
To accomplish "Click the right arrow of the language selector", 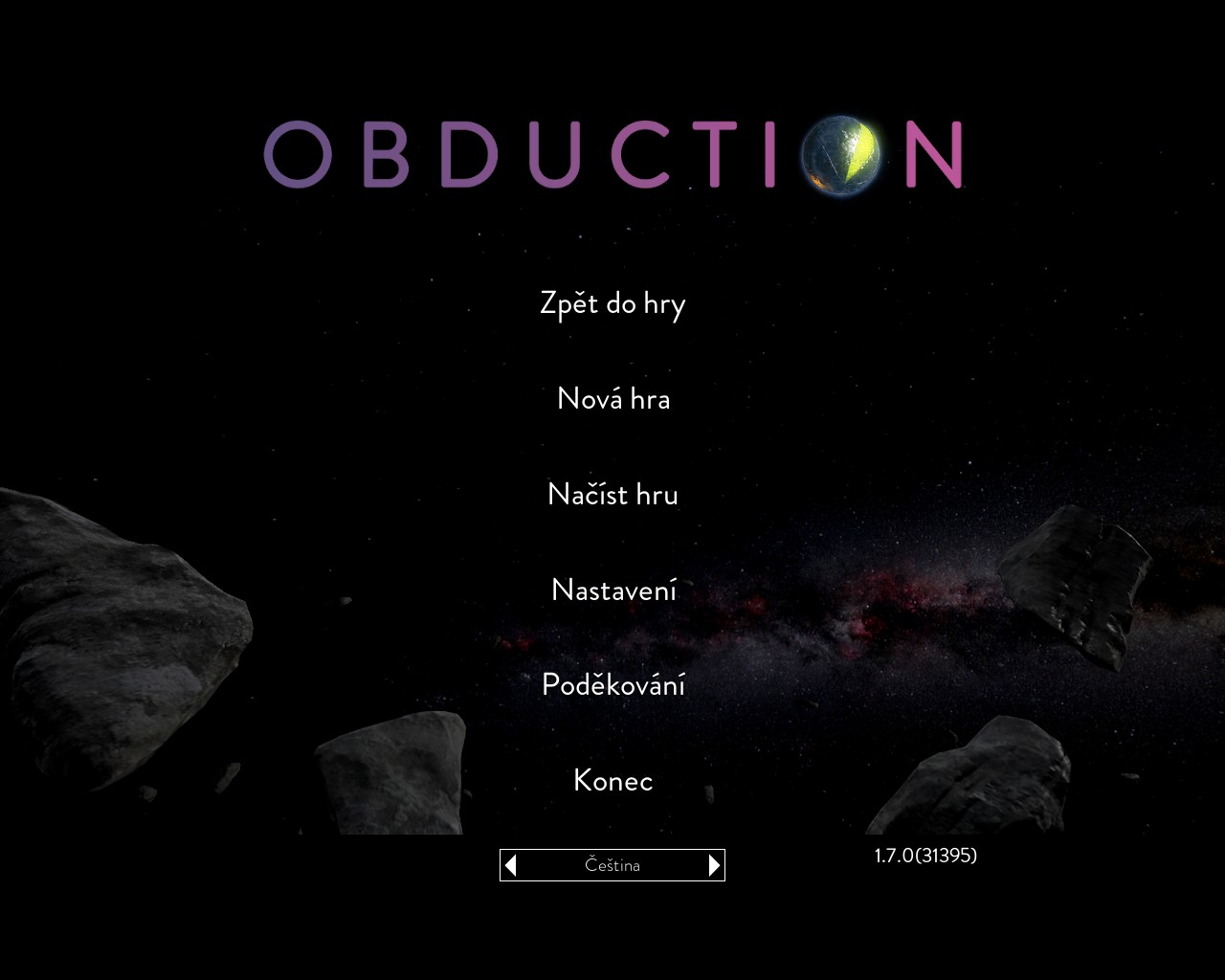I will point(714,865).
